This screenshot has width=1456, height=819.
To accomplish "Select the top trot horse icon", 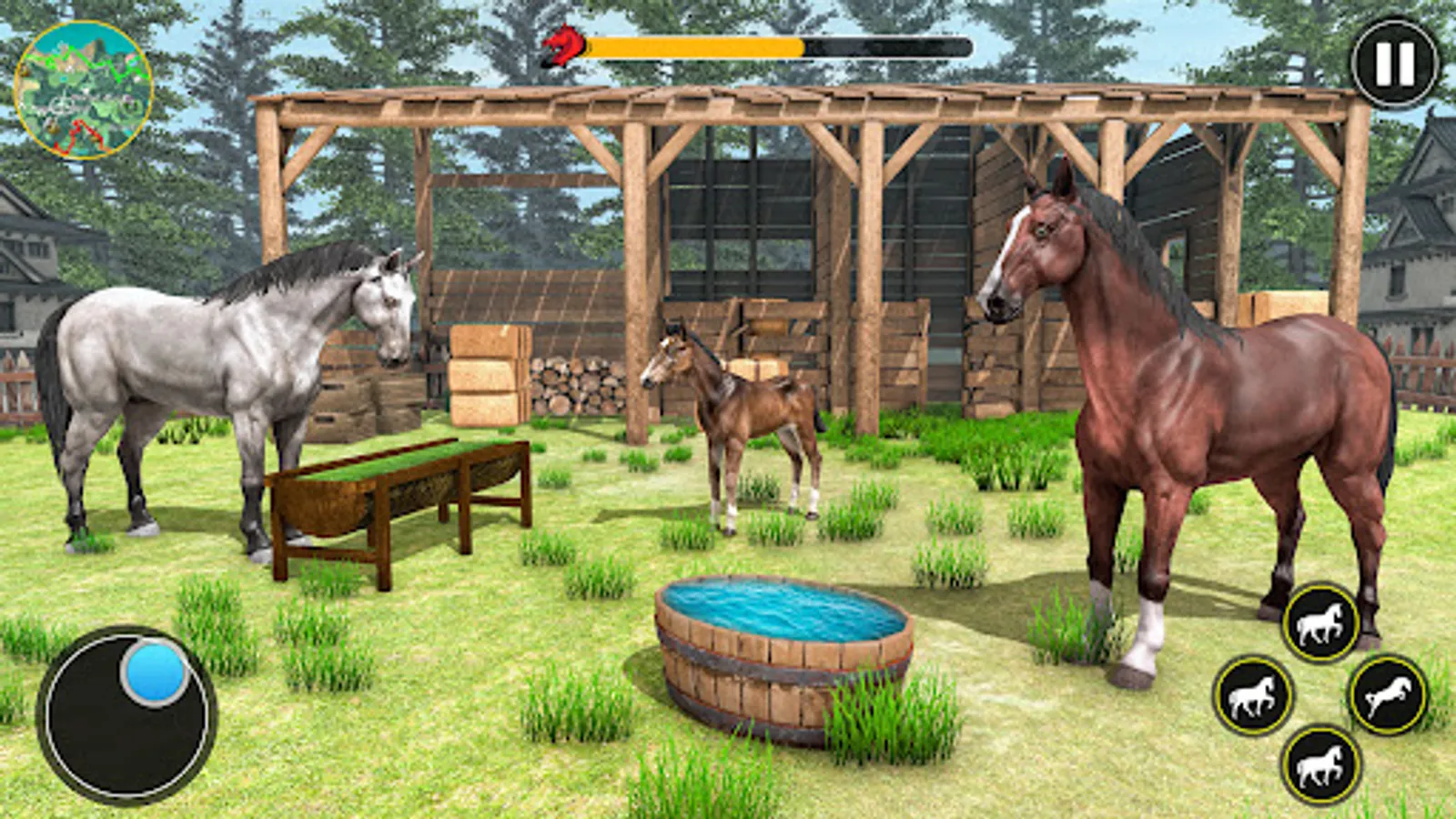I will [1317, 620].
